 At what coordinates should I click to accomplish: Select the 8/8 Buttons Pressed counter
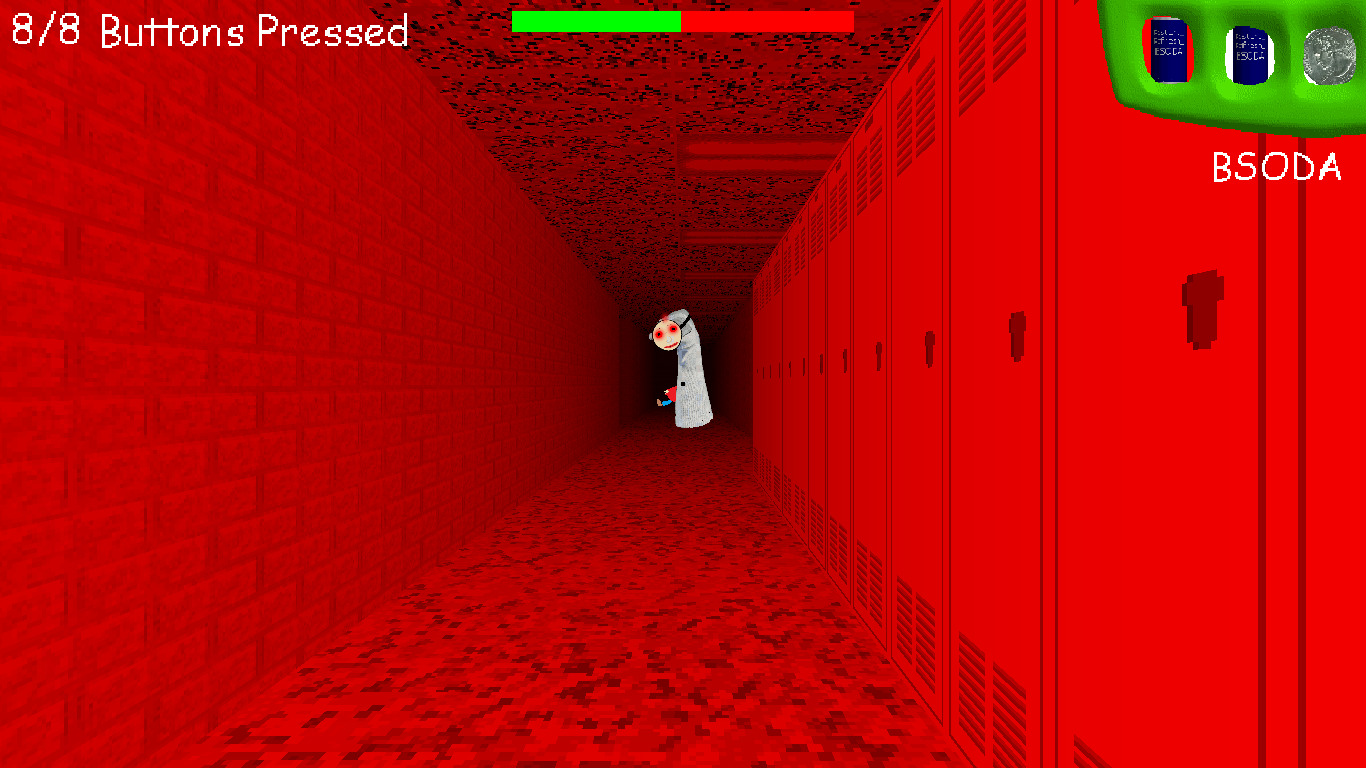(205, 30)
